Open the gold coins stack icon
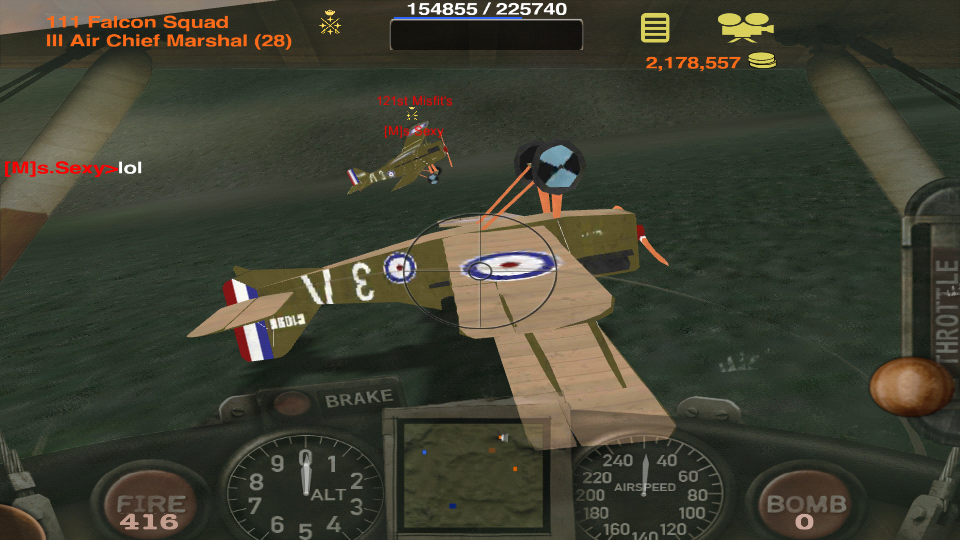This screenshot has width=960, height=540. tap(763, 62)
